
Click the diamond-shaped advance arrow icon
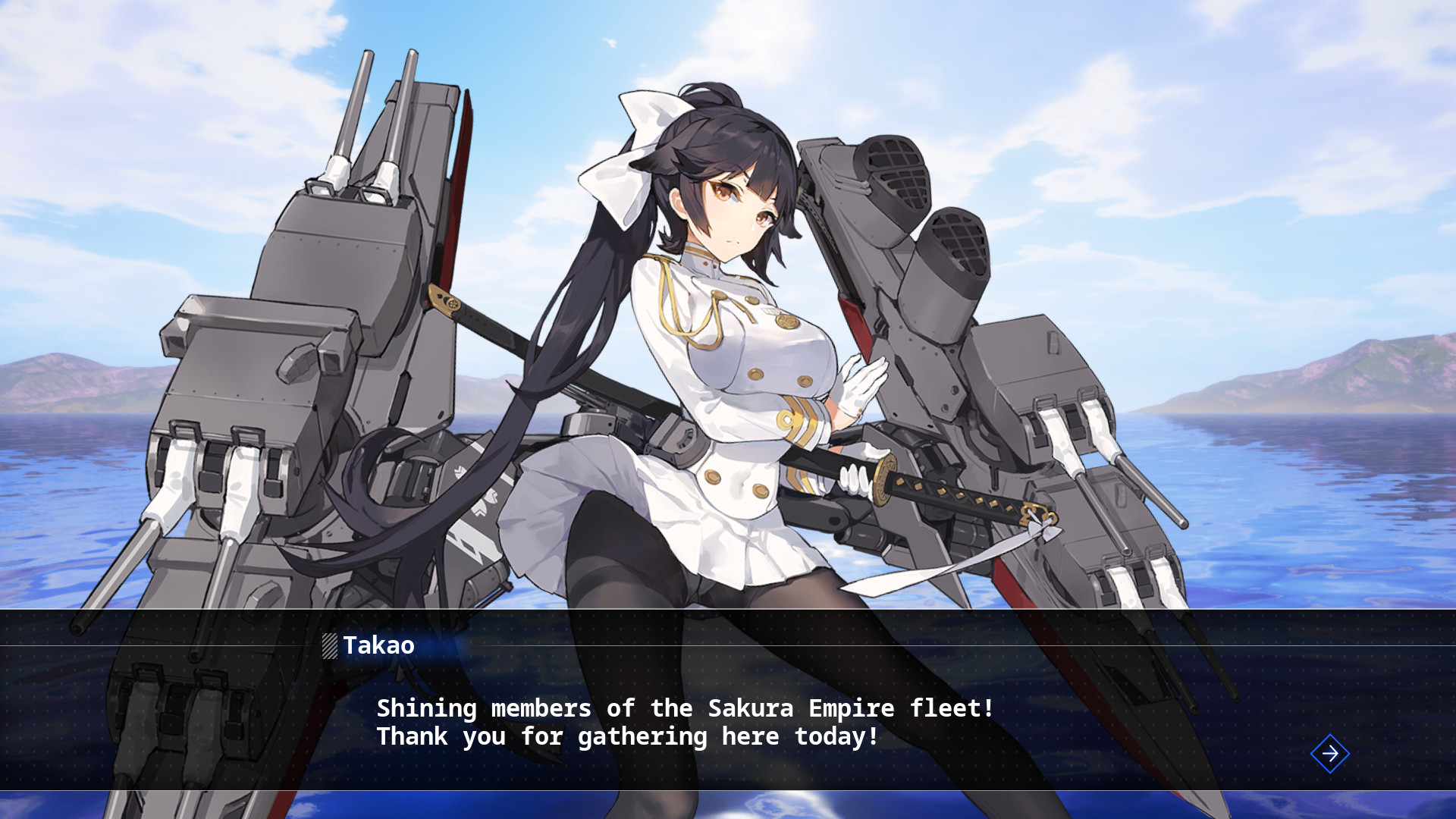(x=1329, y=754)
